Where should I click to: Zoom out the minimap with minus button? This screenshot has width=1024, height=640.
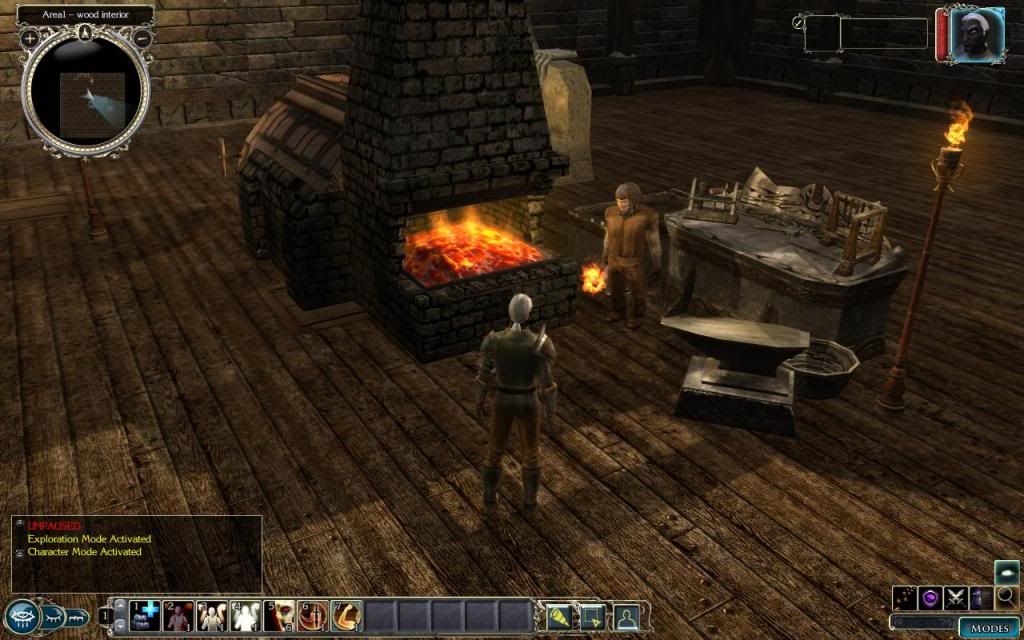point(143,38)
